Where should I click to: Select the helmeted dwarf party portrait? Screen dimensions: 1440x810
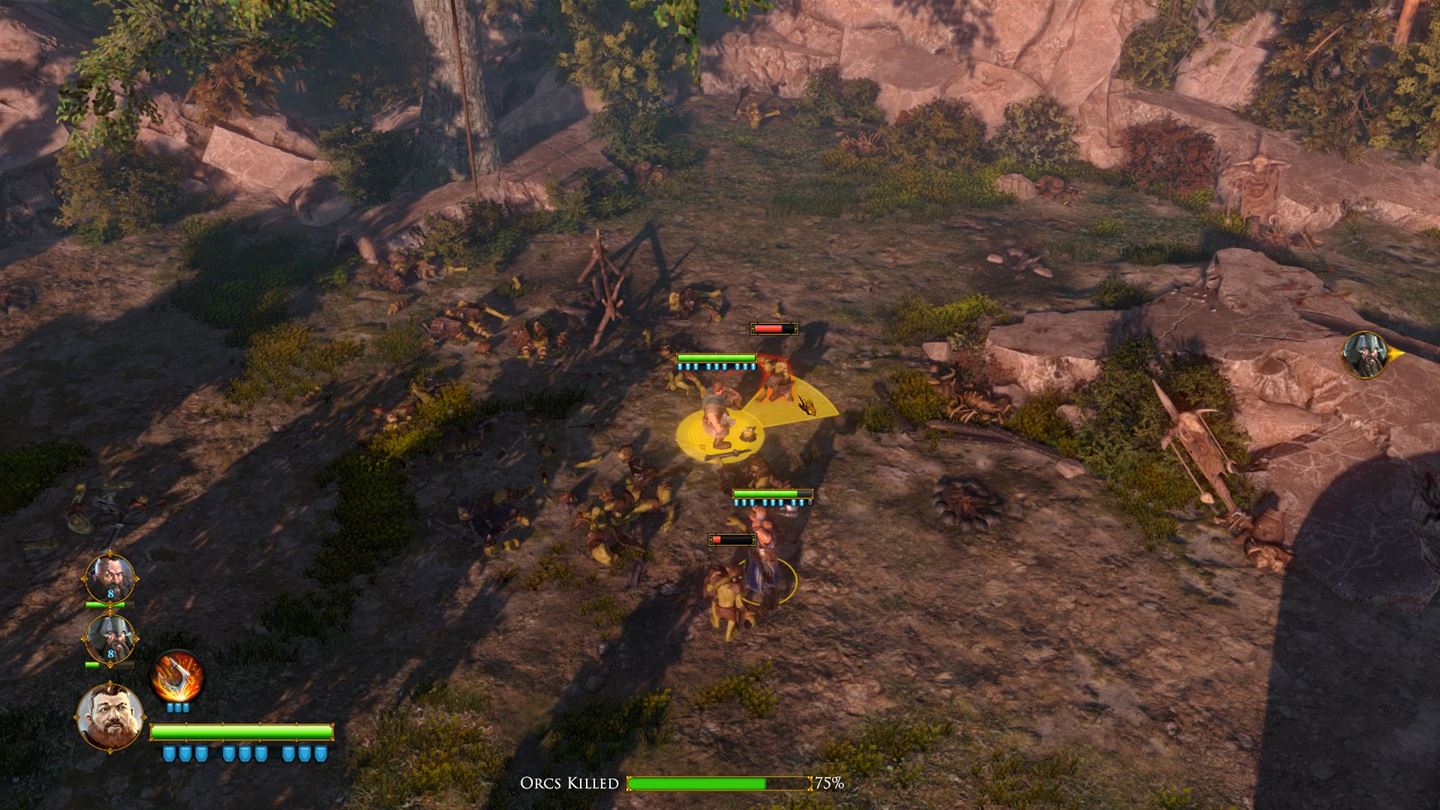pyautogui.click(x=110, y=638)
